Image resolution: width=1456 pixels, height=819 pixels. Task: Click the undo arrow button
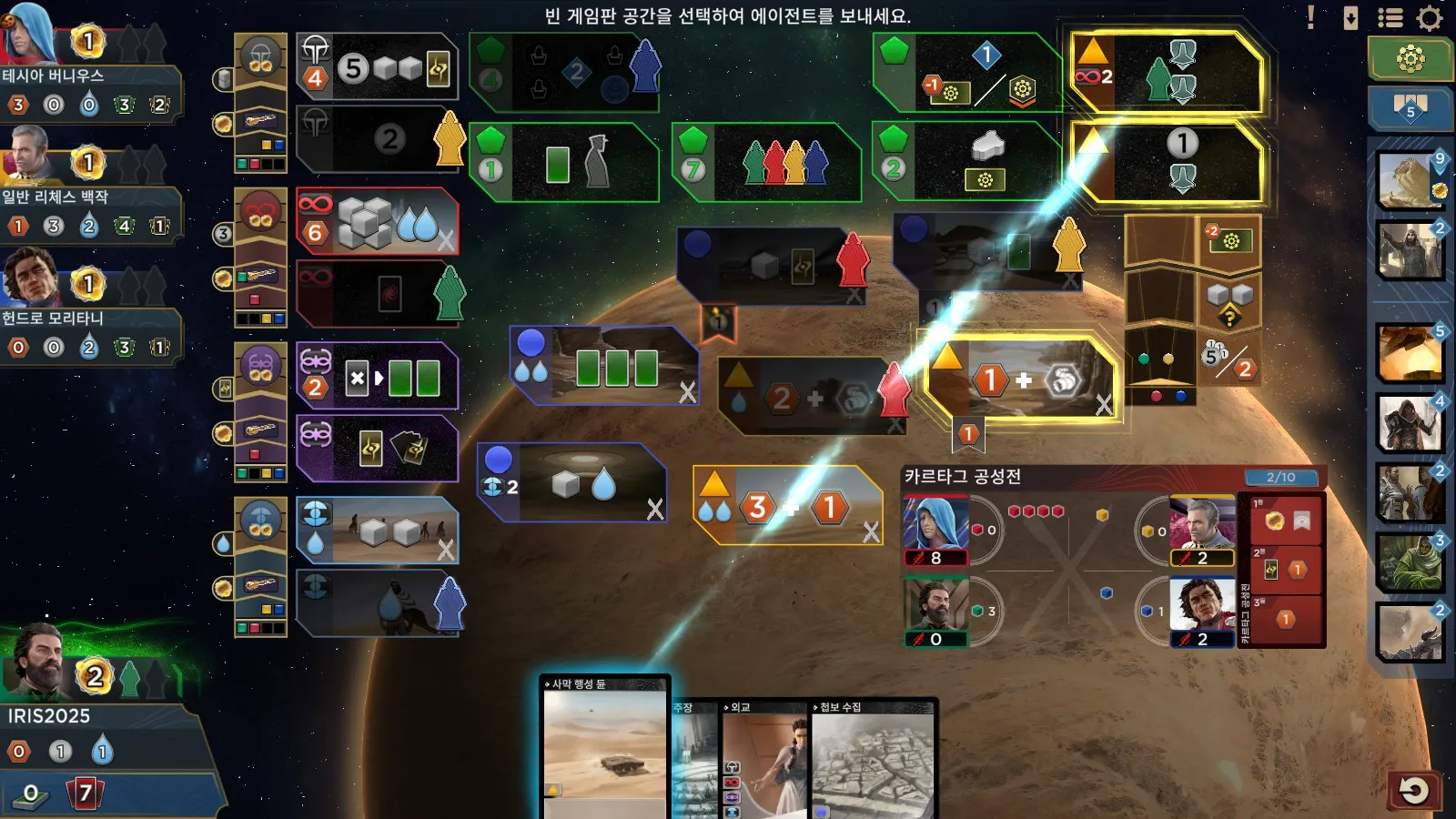pyautogui.click(x=1413, y=790)
